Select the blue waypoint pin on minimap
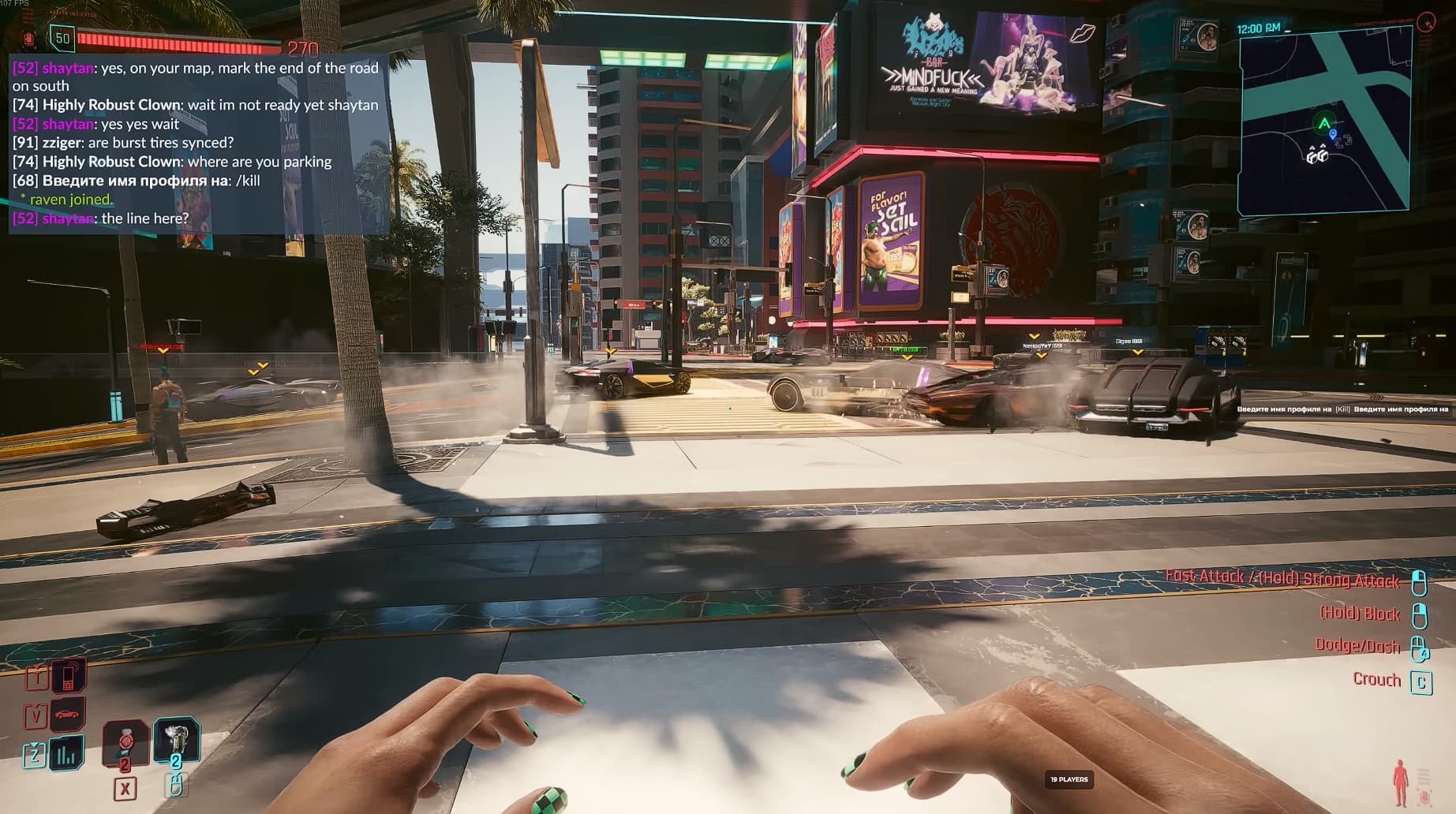This screenshot has height=814, width=1456. pos(1333,135)
